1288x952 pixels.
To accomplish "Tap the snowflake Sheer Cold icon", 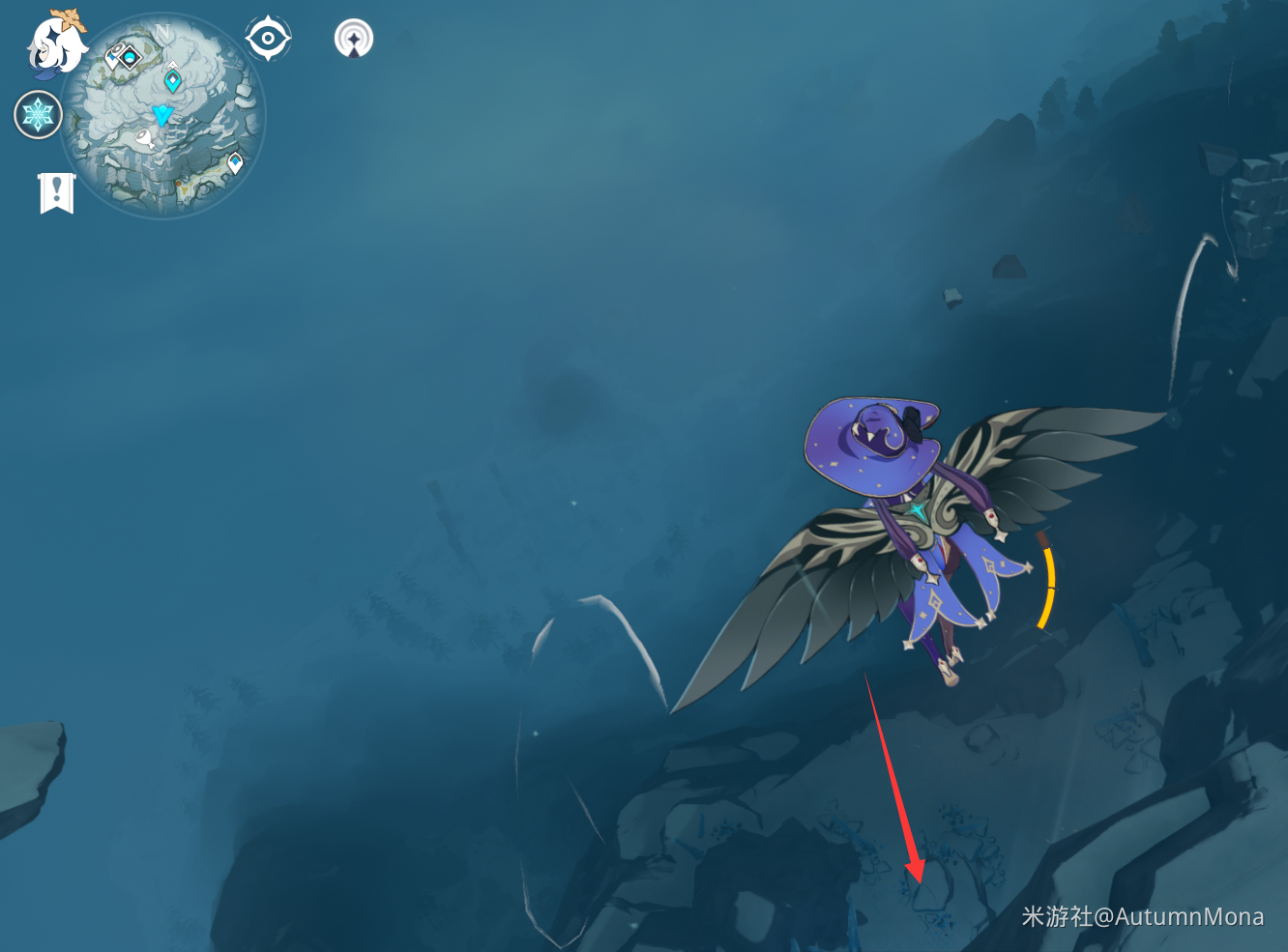I will [x=38, y=115].
